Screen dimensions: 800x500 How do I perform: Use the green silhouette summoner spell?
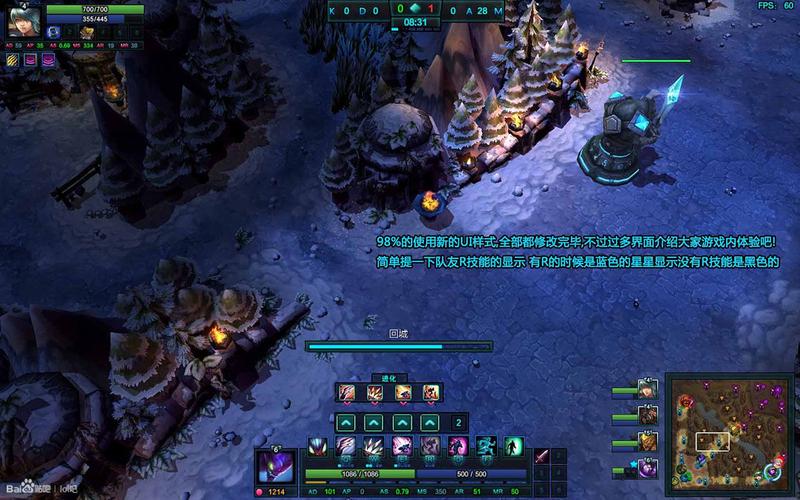[512, 446]
